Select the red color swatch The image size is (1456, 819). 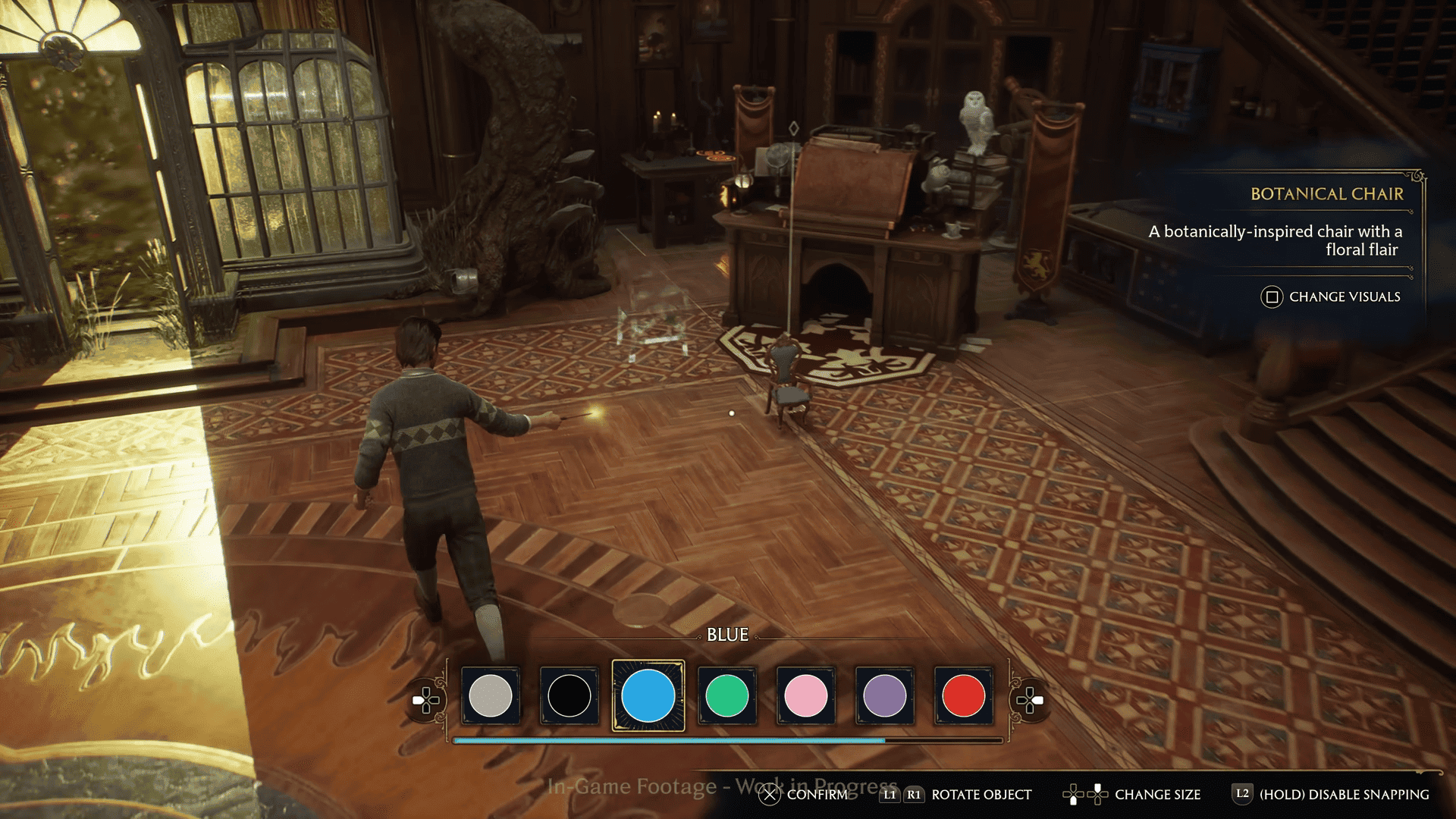(963, 695)
